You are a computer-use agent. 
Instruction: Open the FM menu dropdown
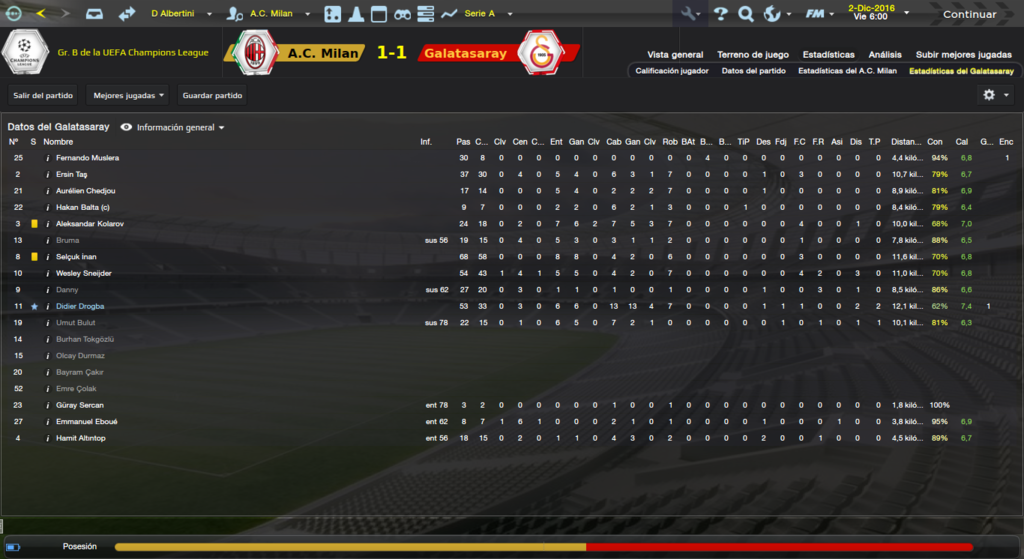(x=820, y=14)
